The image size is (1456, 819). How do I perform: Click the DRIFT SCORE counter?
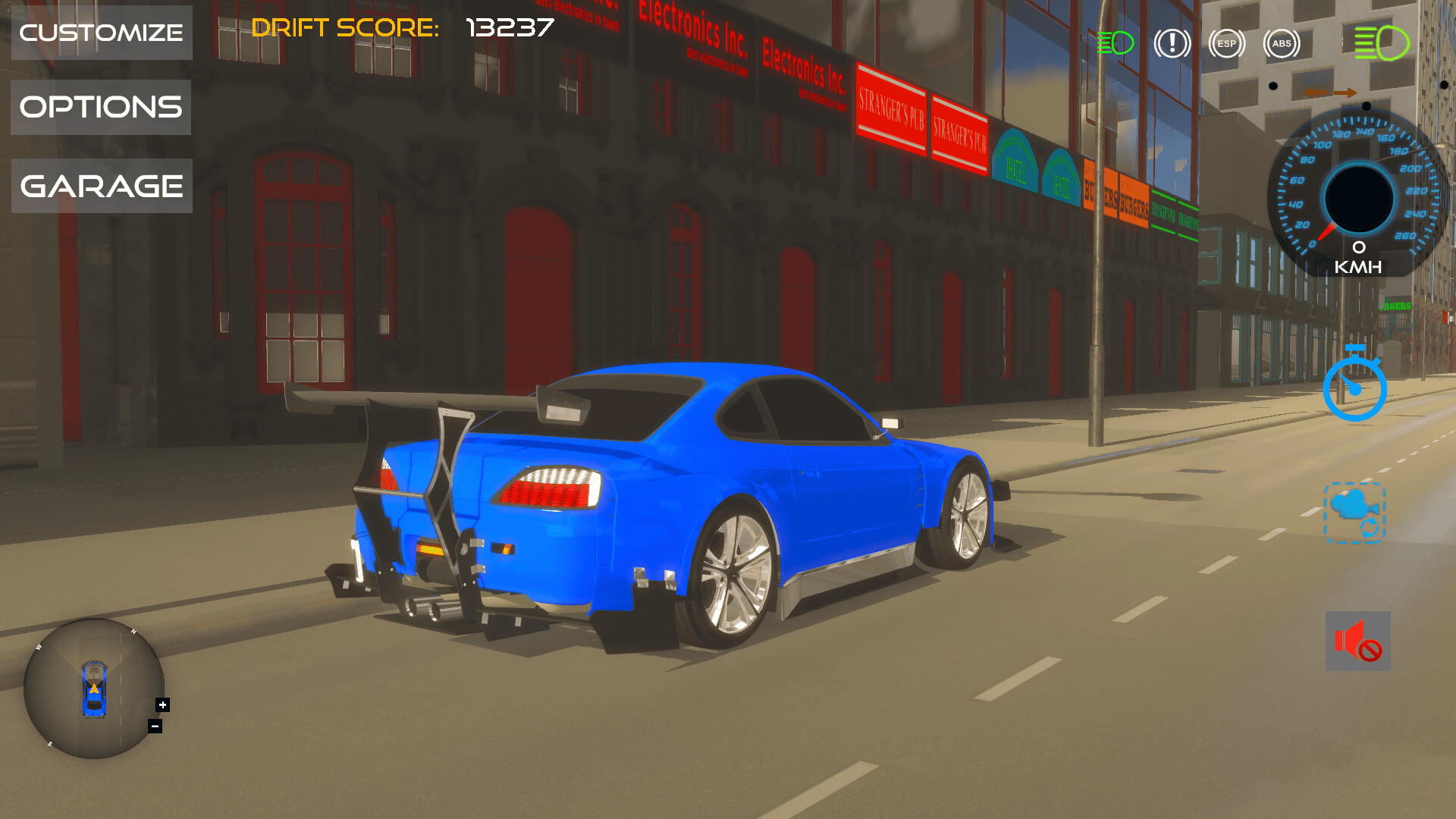point(402,29)
